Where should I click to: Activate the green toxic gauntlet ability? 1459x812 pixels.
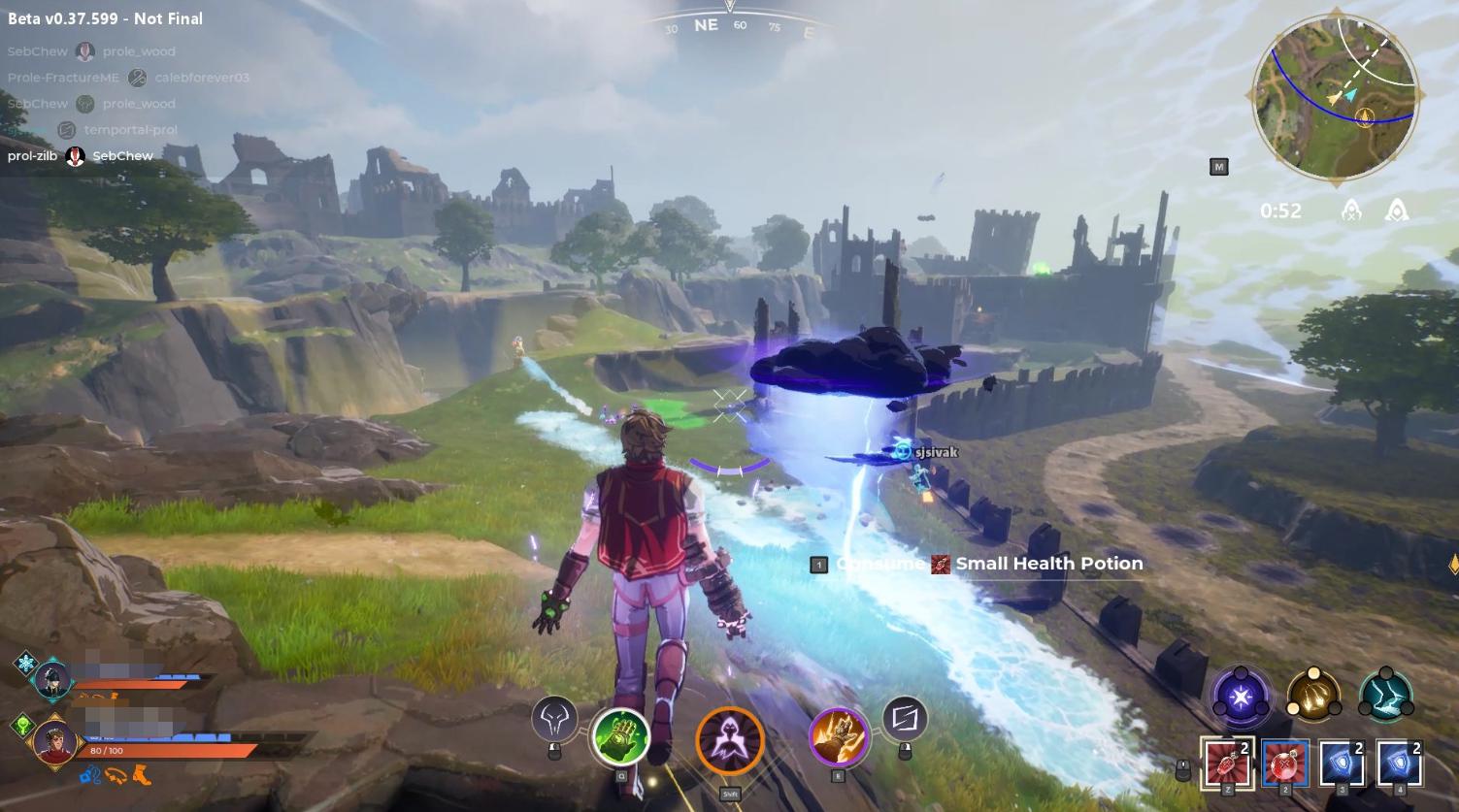pyautogui.click(x=620, y=736)
